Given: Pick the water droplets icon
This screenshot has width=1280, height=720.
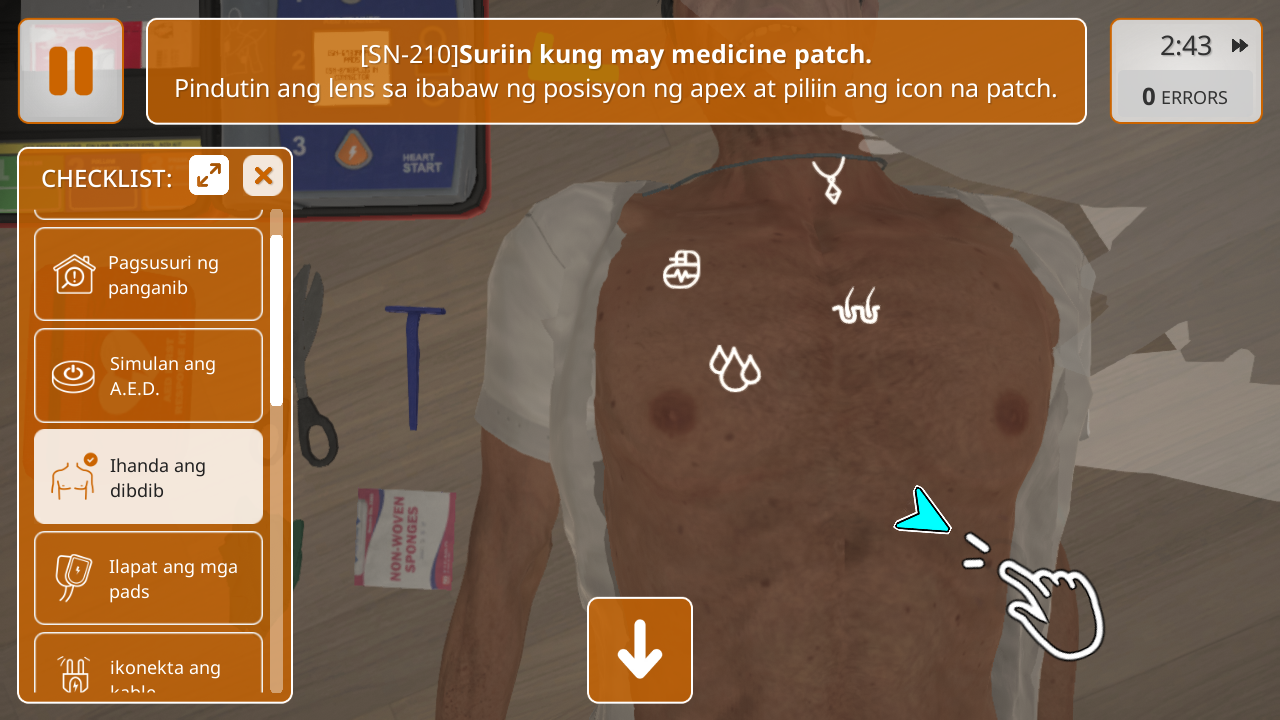Looking at the screenshot, I should [x=734, y=367].
